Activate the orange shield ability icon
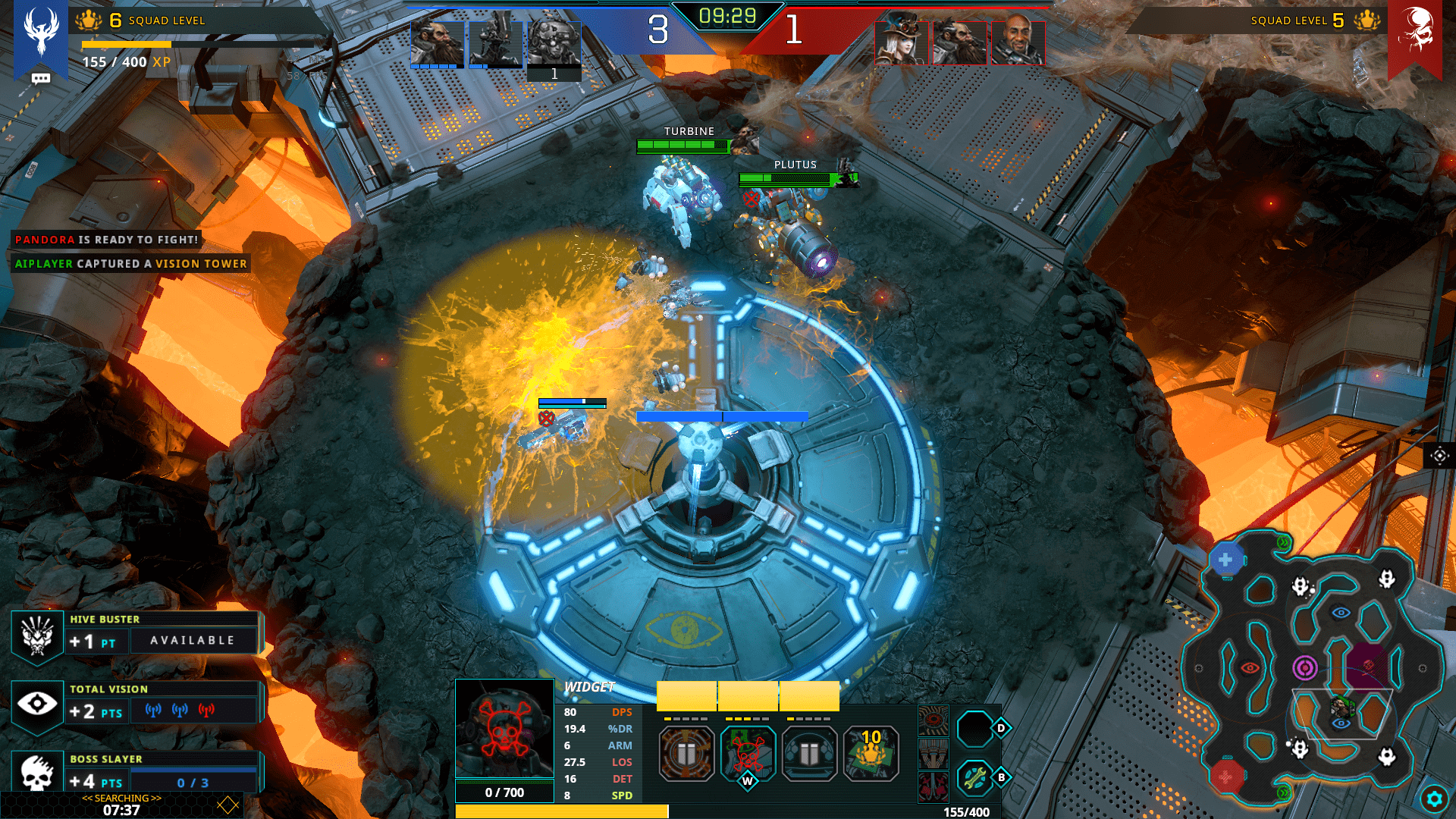1456x819 pixels. coord(686,753)
